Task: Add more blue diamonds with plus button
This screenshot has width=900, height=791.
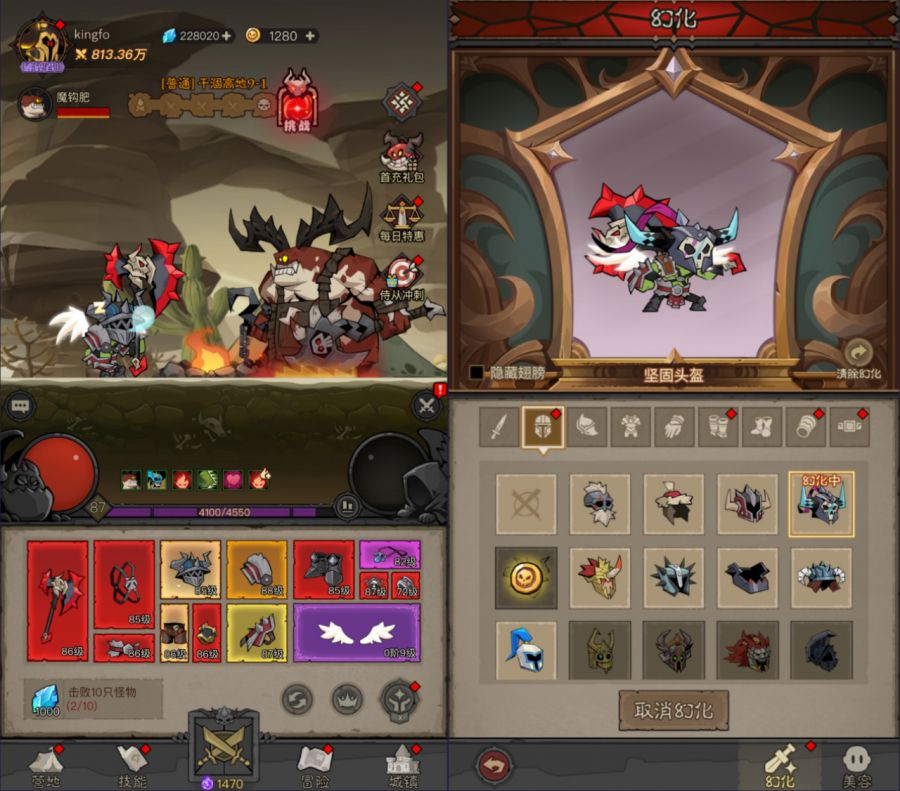Action: coord(227,36)
